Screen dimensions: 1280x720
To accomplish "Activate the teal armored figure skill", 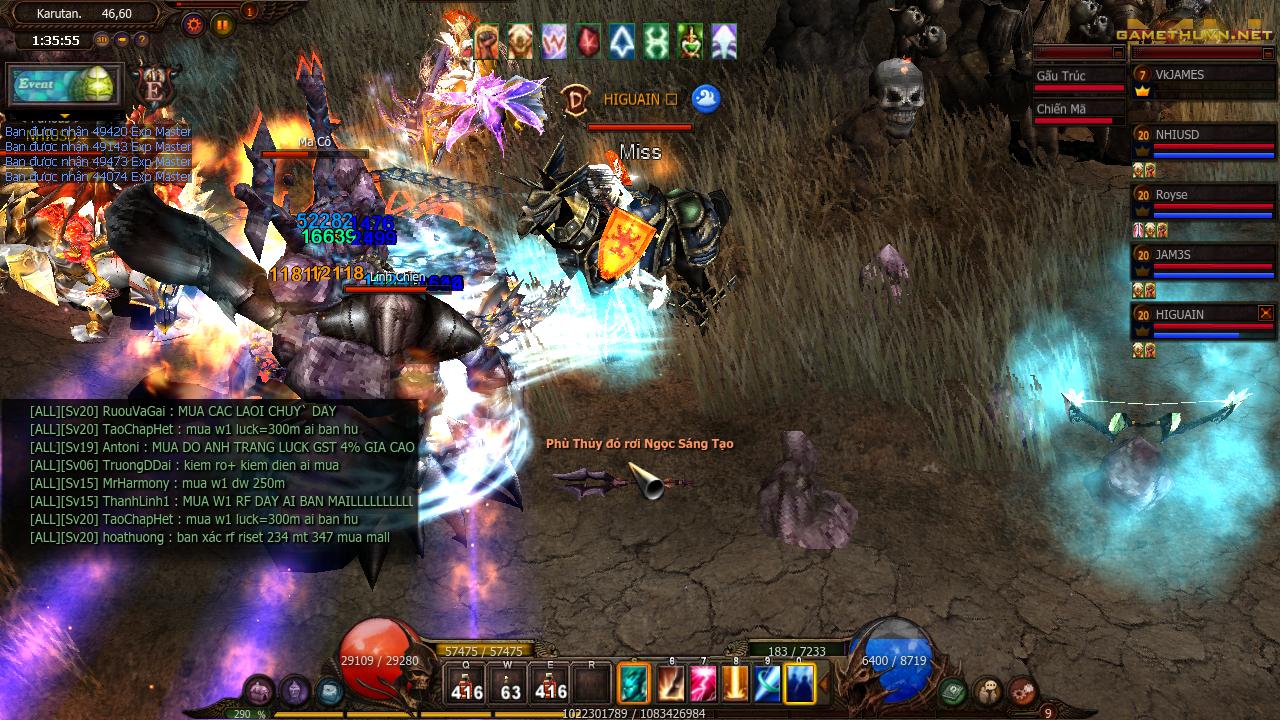I will (x=634, y=684).
